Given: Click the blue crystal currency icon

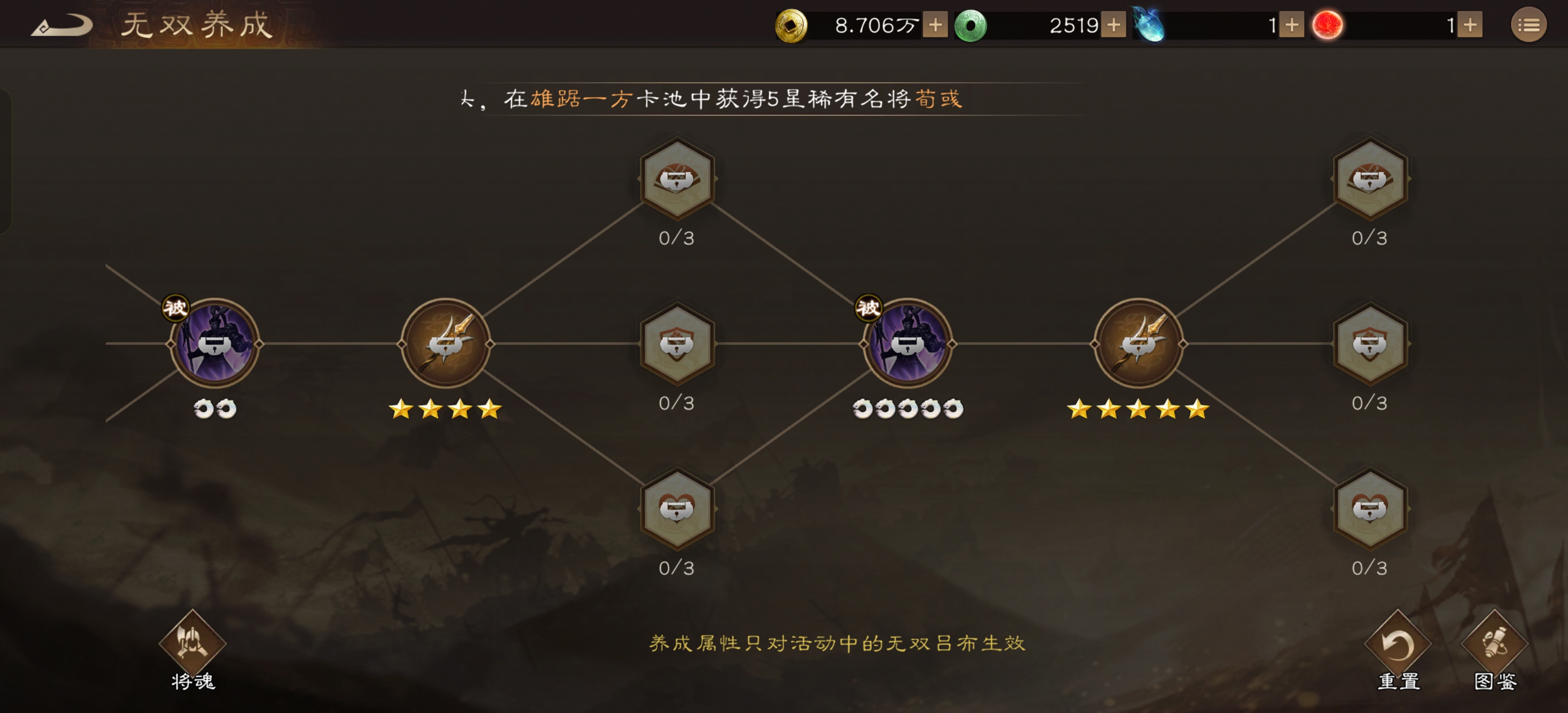Looking at the screenshot, I should pos(1150,24).
